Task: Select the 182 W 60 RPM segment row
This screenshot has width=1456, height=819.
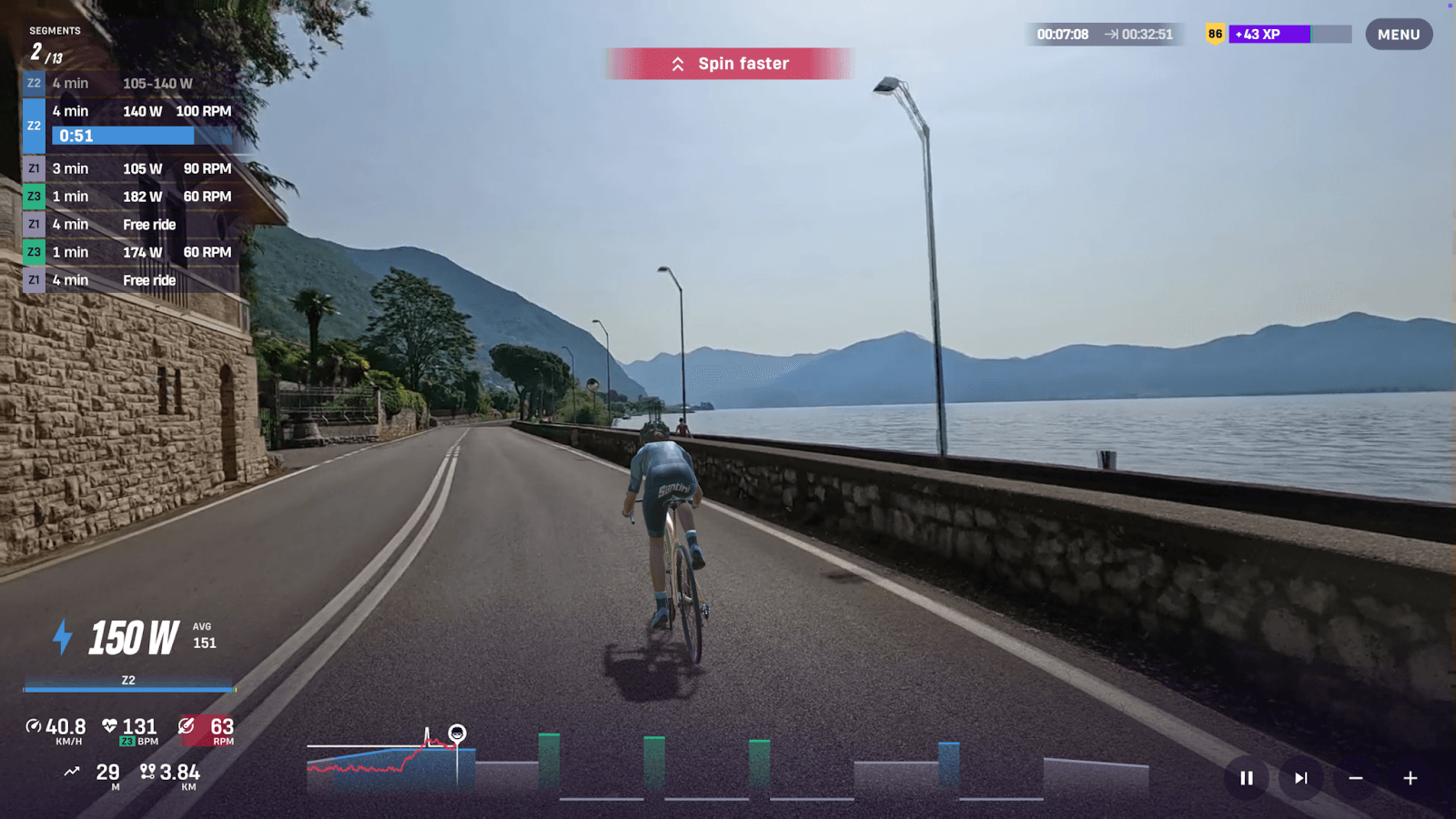Action: click(132, 197)
